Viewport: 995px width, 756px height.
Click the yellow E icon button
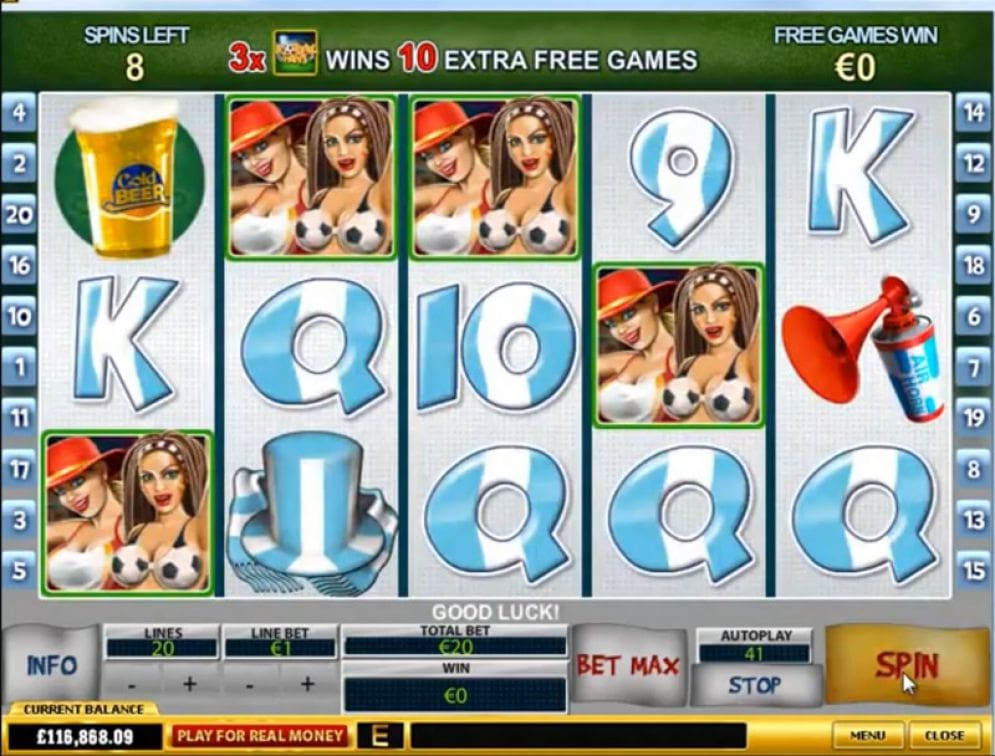click(380, 736)
